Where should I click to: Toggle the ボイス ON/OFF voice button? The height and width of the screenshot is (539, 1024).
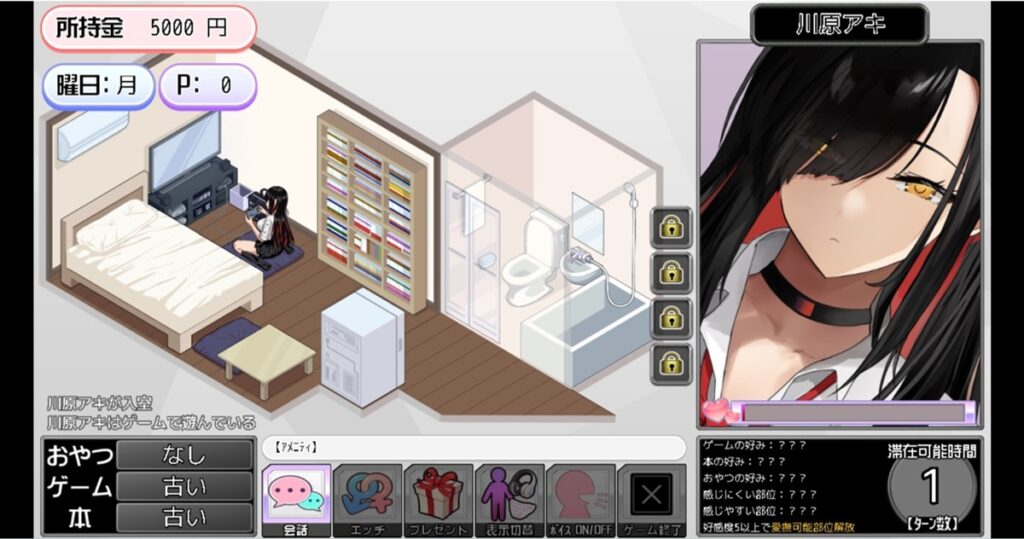tap(580, 499)
